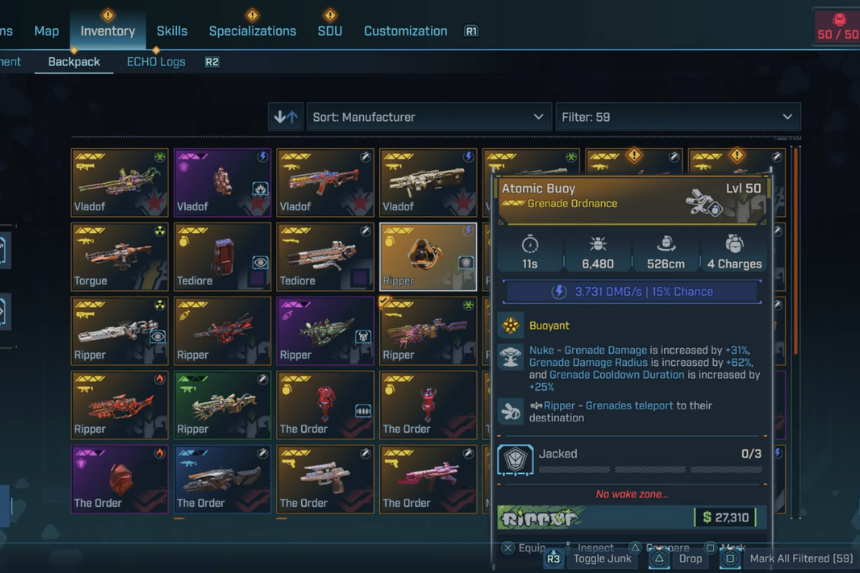
Task: Select the highlighted Ripper Atomic Buoy grenade
Action: pyautogui.click(x=428, y=256)
